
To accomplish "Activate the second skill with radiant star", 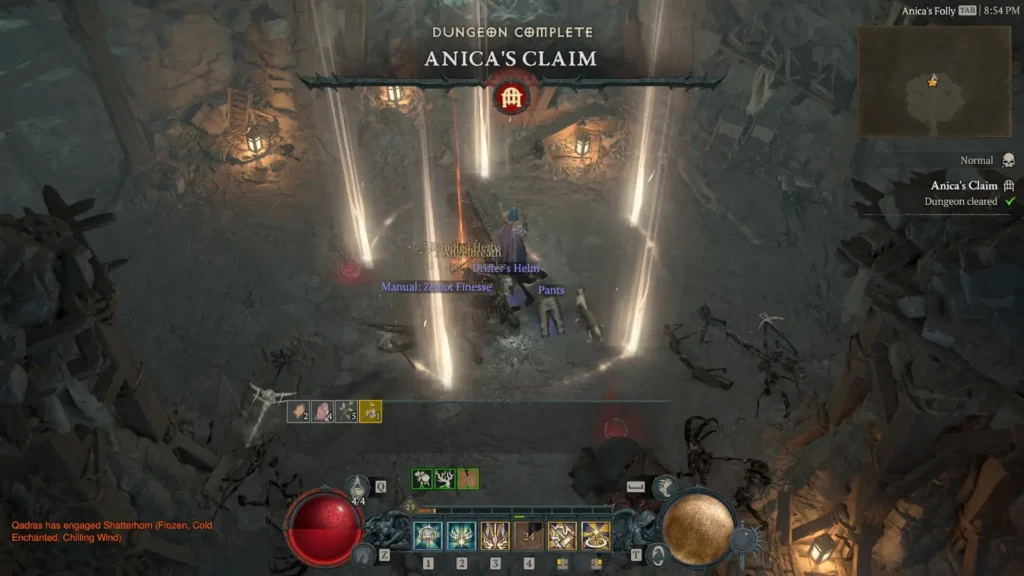I will [462, 536].
